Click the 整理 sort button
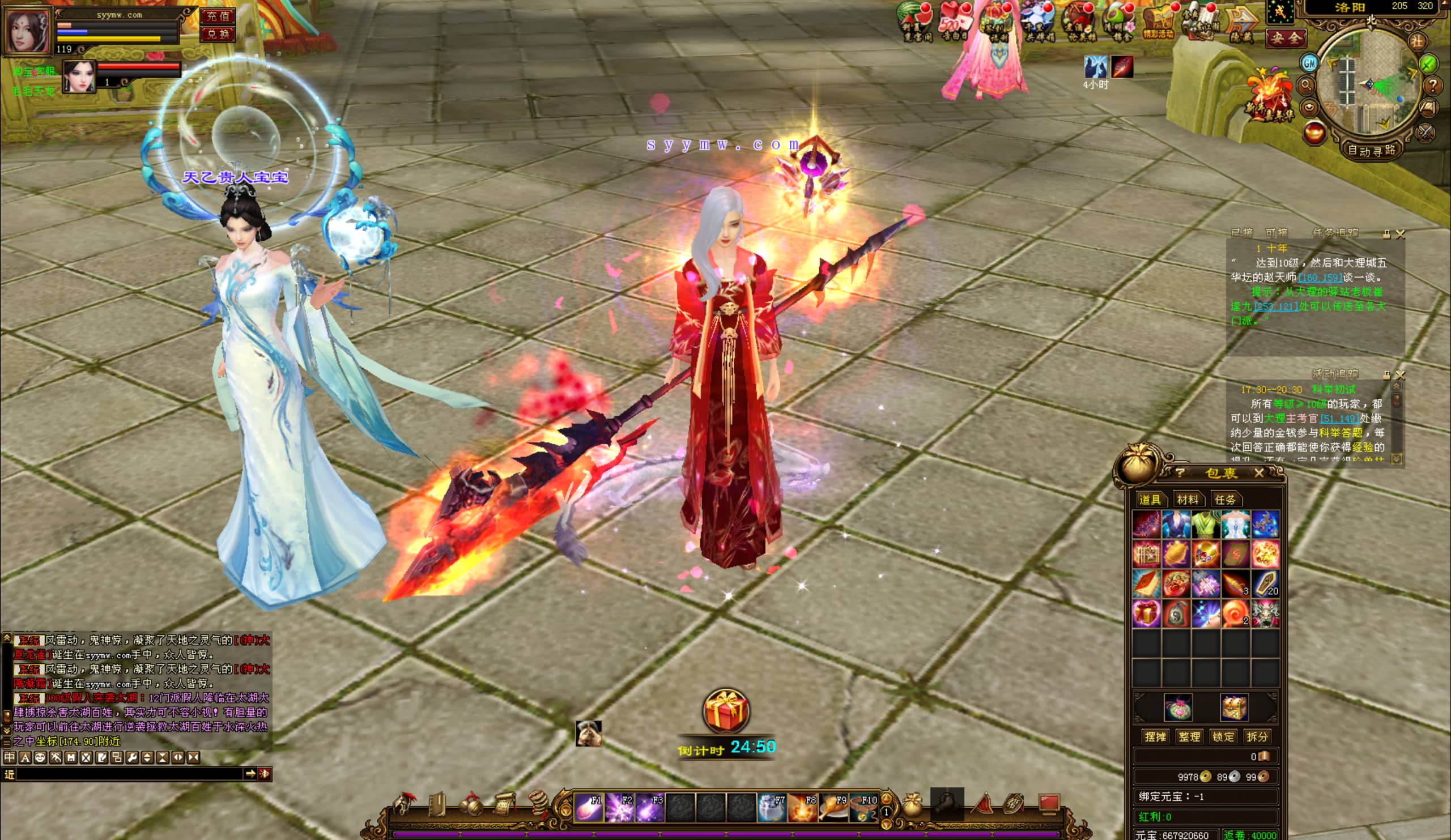 (1189, 737)
